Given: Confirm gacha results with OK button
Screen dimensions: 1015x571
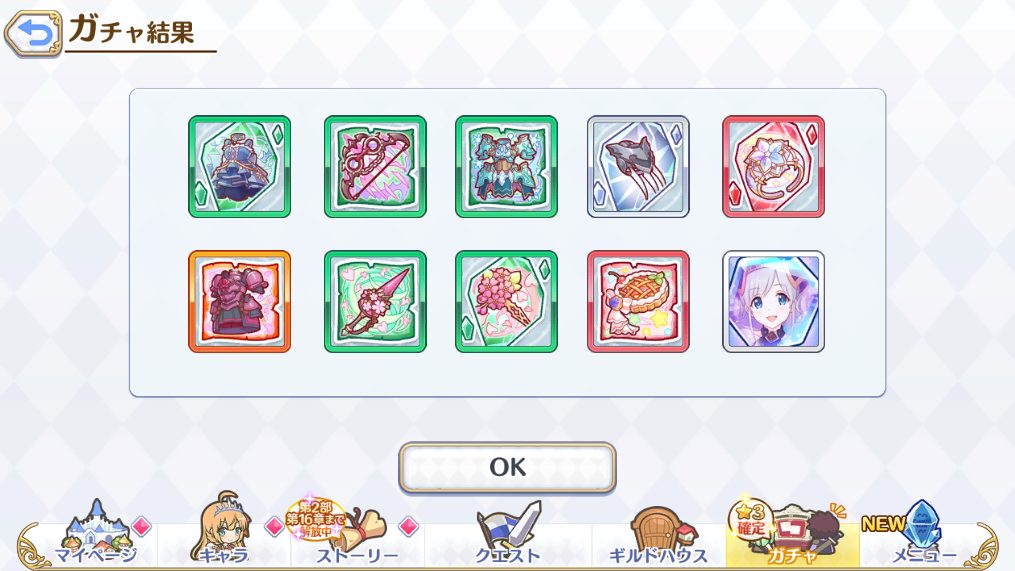Looking at the screenshot, I should tap(507, 467).
